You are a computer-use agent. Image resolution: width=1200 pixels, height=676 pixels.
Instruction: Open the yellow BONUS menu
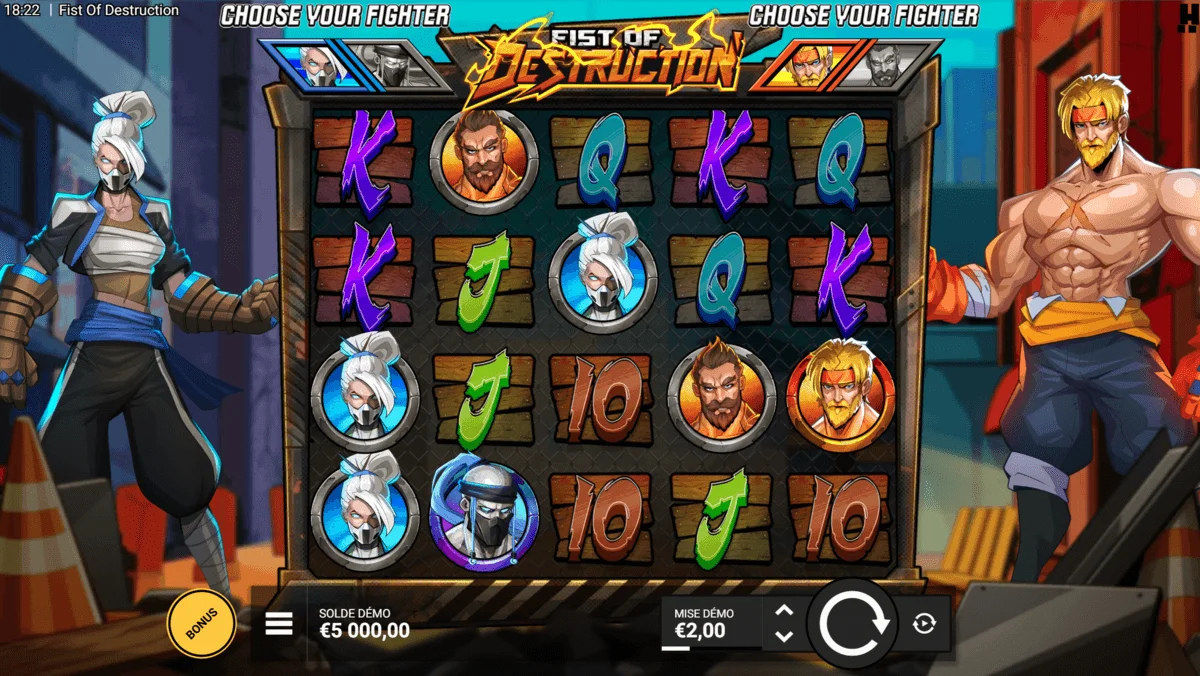tap(201, 625)
